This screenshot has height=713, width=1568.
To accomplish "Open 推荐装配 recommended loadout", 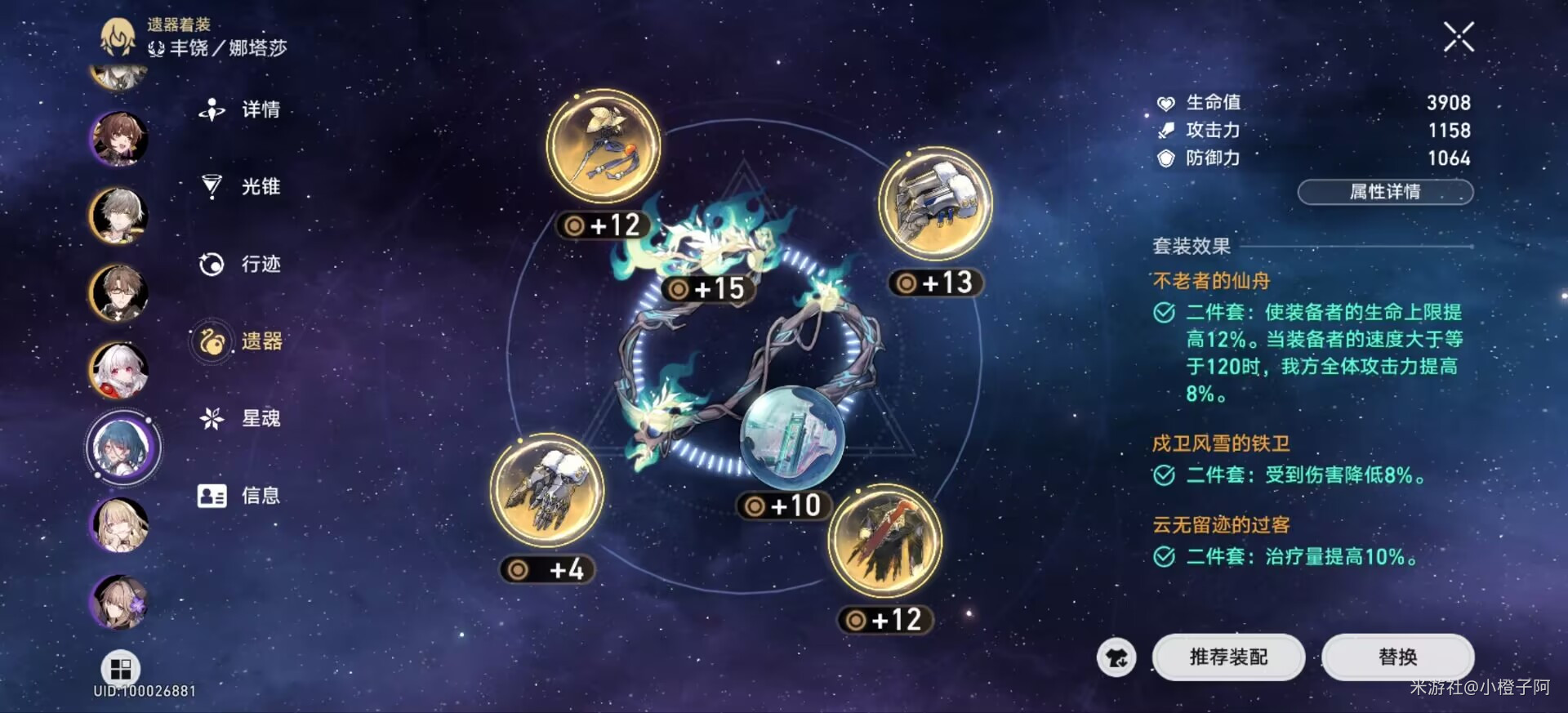I will click(x=1228, y=657).
